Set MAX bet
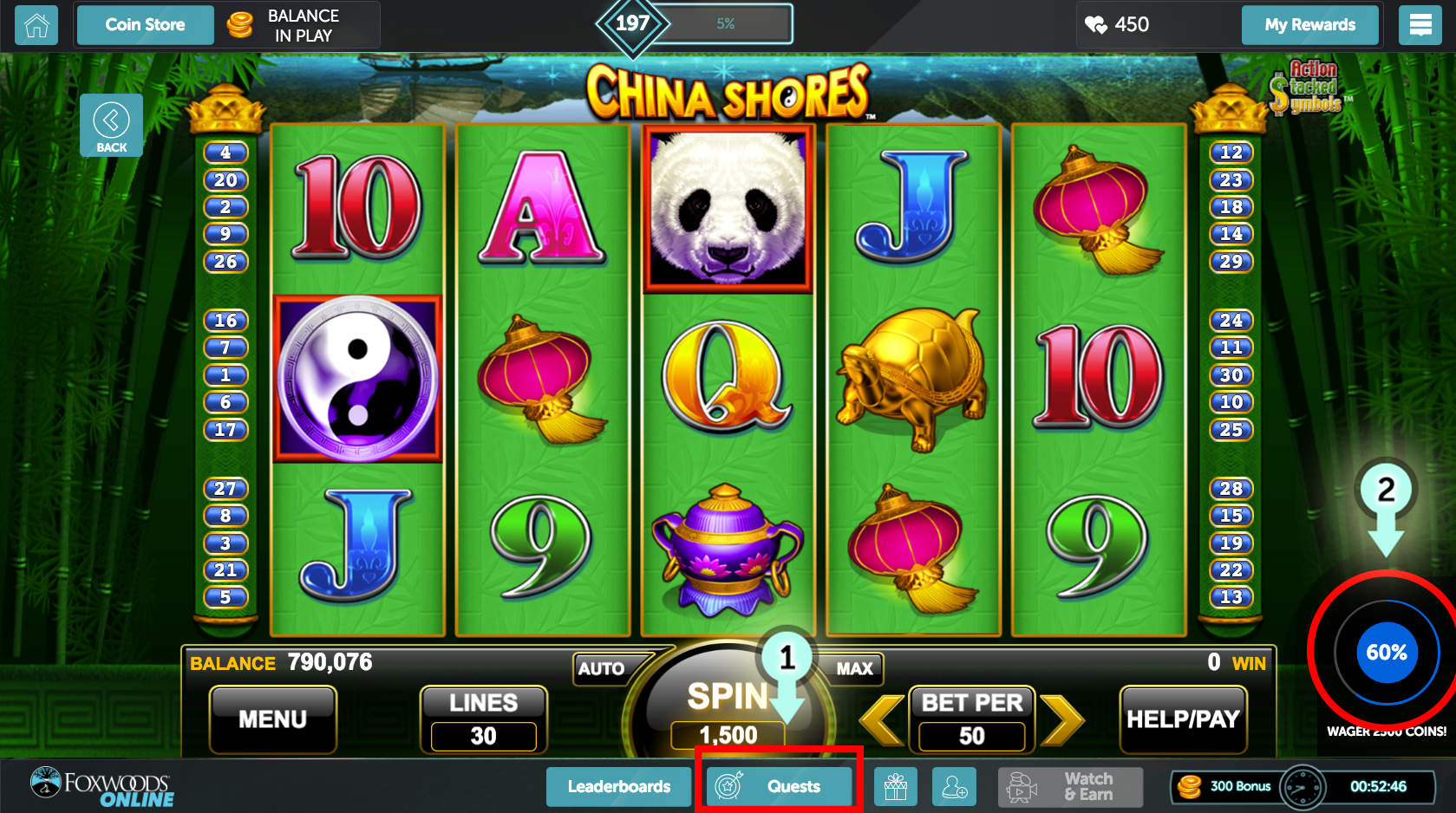This screenshot has height=813, width=1456. (854, 668)
